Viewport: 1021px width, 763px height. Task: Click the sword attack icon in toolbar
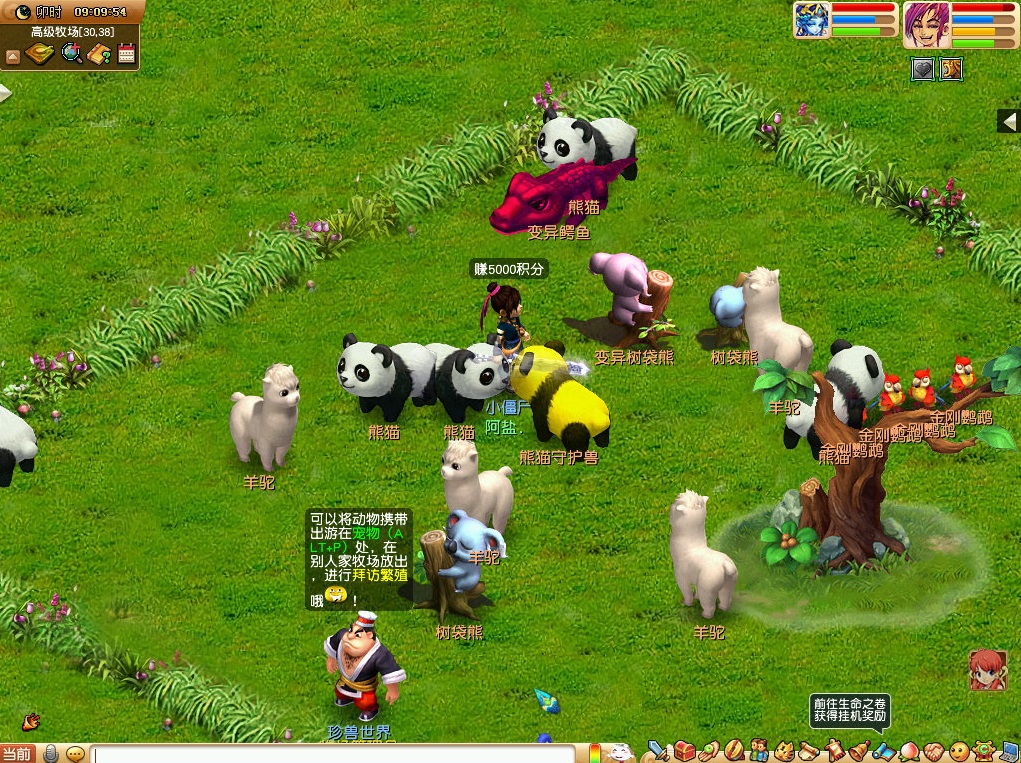click(658, 750)
